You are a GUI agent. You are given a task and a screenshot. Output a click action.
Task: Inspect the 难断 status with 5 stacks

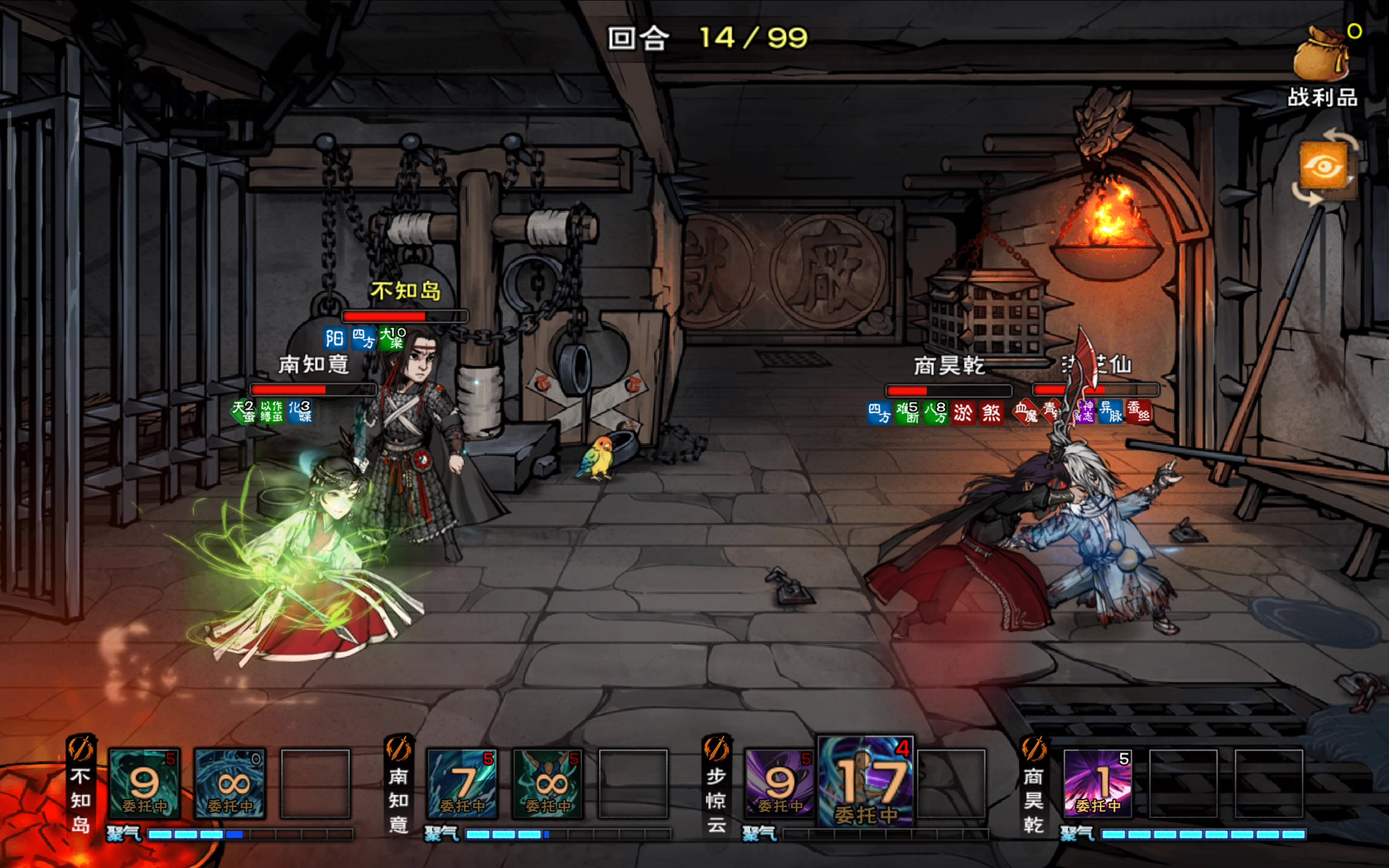tap(907, 413)
